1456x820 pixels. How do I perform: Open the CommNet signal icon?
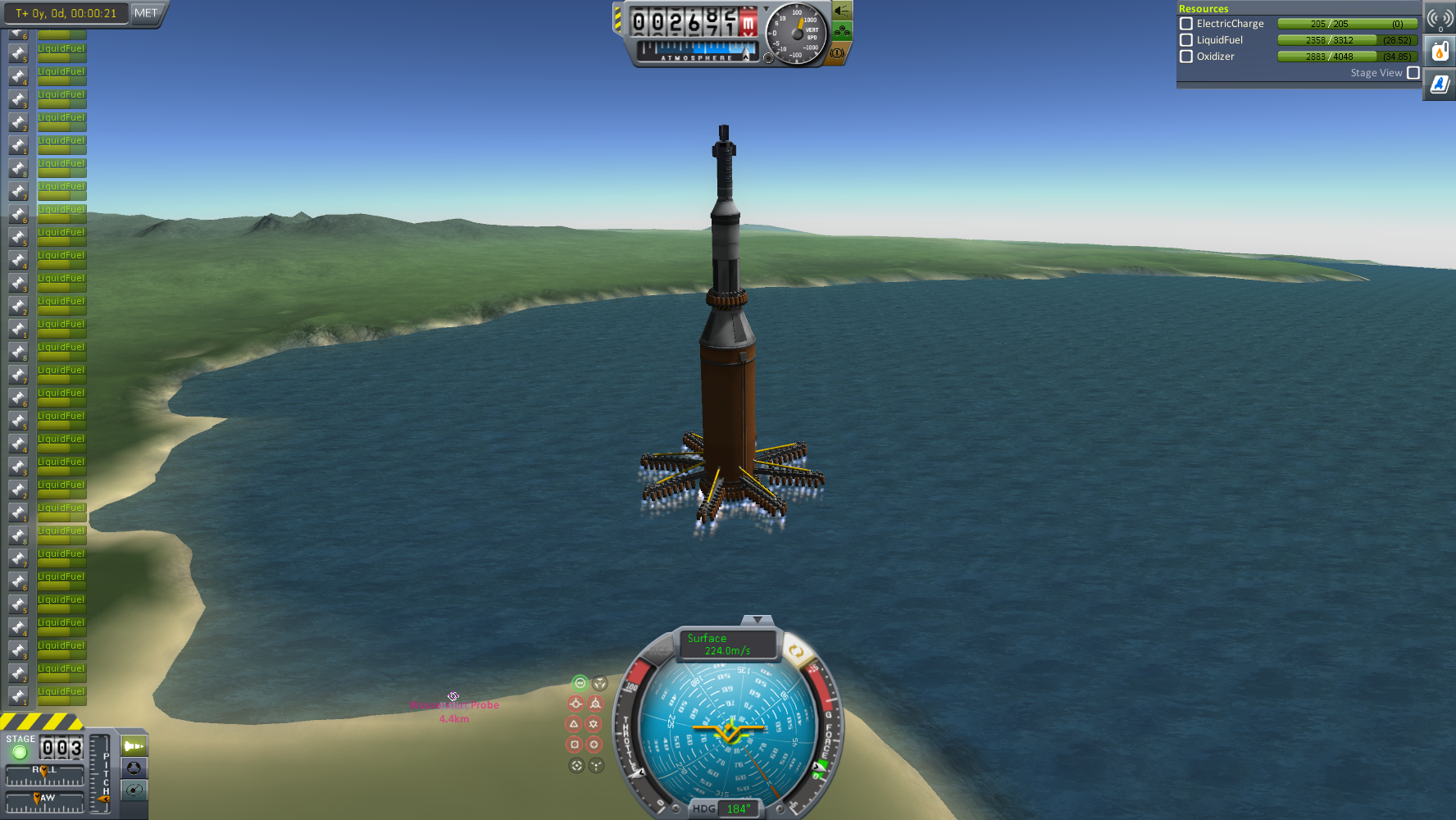point(1440,18)
